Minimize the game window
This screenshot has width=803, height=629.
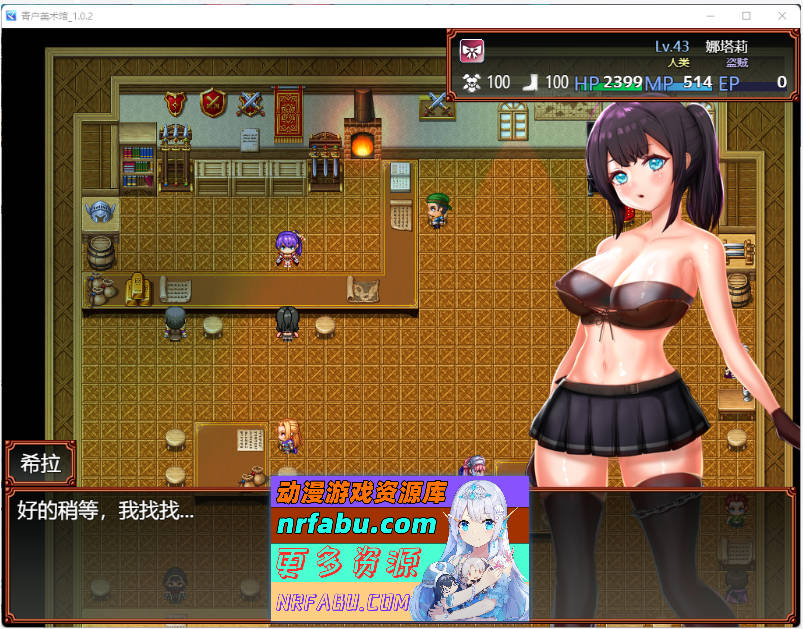click(711, 15)
